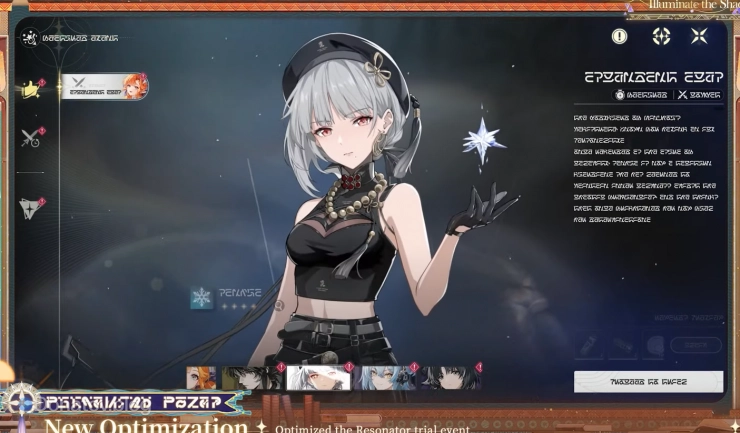740x433 pixels.
Task: Choose the black-haired character thumbnail
Action: [450, 377]
